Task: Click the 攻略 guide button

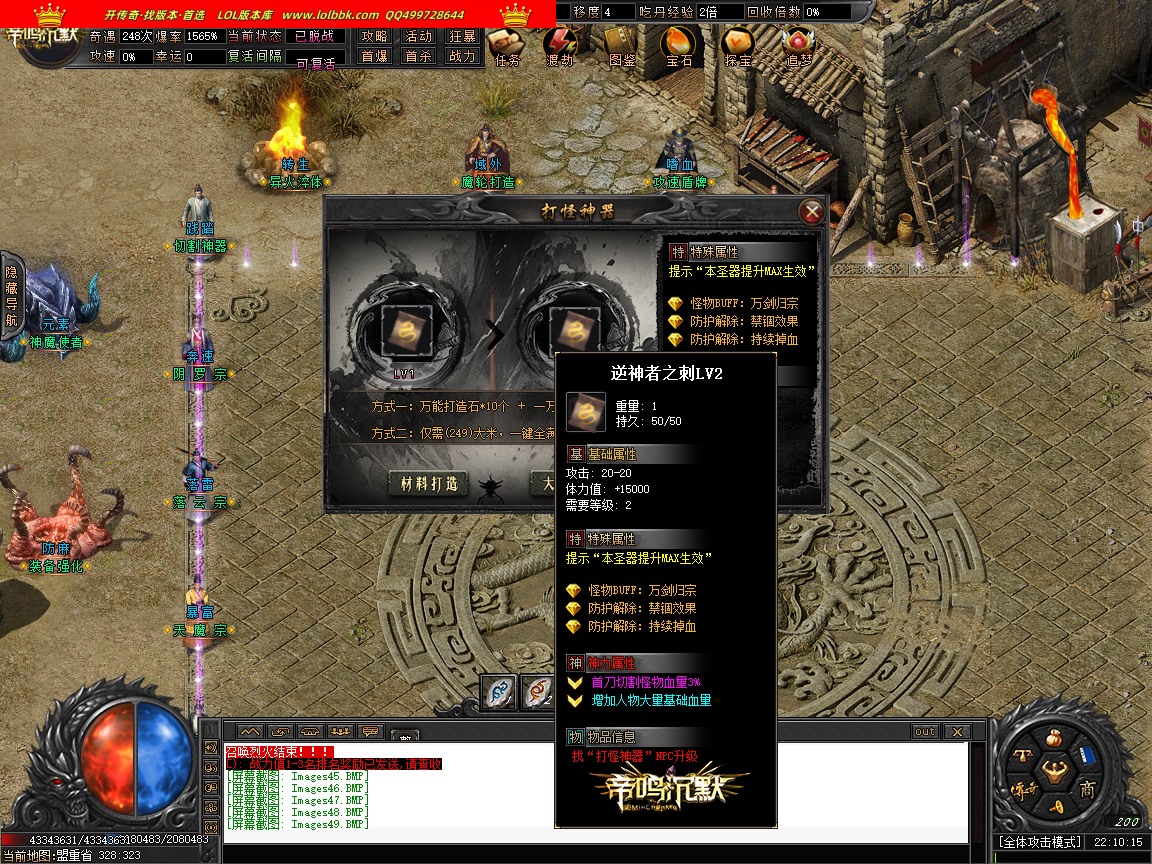Action: 375,36
